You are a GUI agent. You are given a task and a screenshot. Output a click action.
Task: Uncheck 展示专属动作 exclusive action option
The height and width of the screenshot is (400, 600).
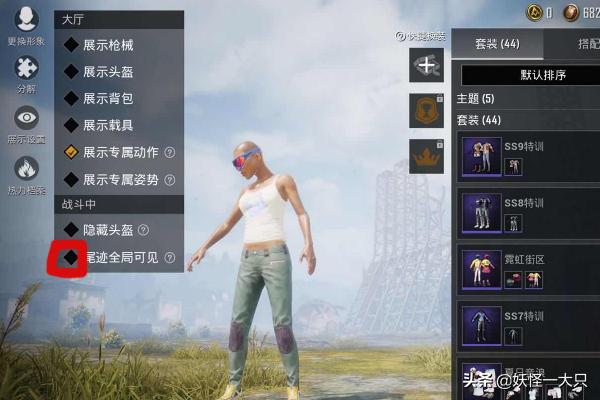point(71,153)
